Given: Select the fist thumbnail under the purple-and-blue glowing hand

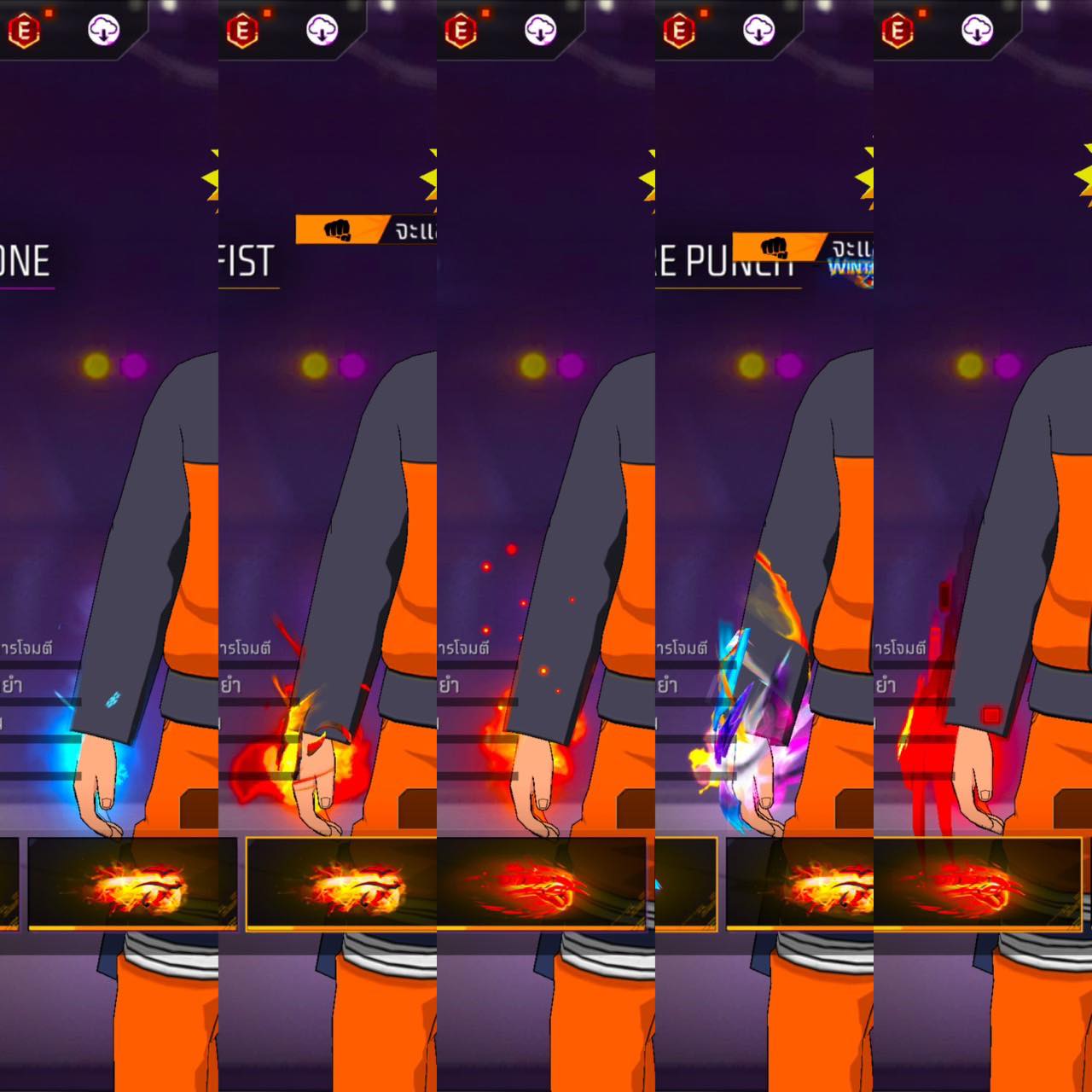Looking at the screenshot, I should [799, 884].
